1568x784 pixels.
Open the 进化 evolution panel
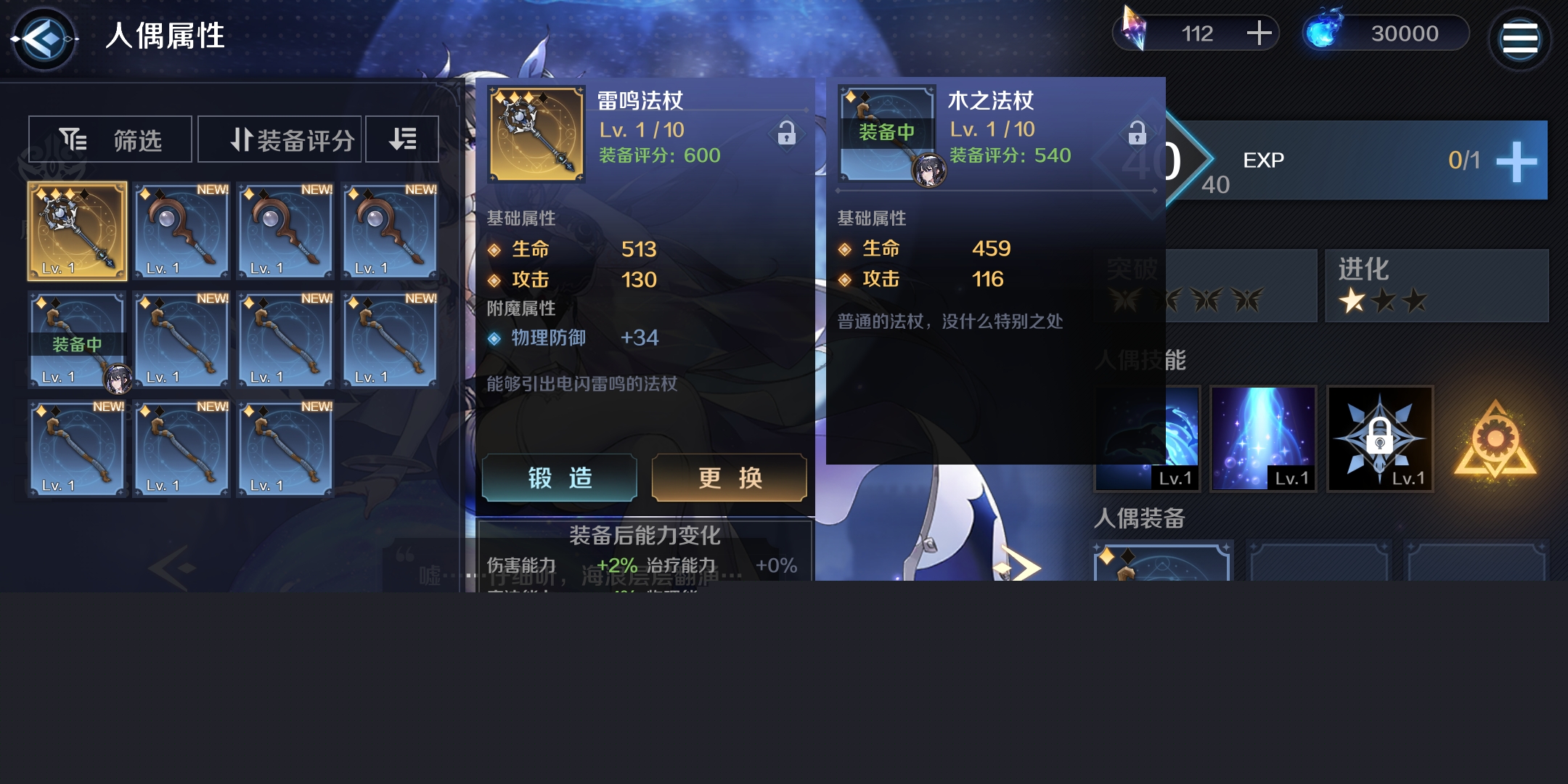tap(1436, 285)
